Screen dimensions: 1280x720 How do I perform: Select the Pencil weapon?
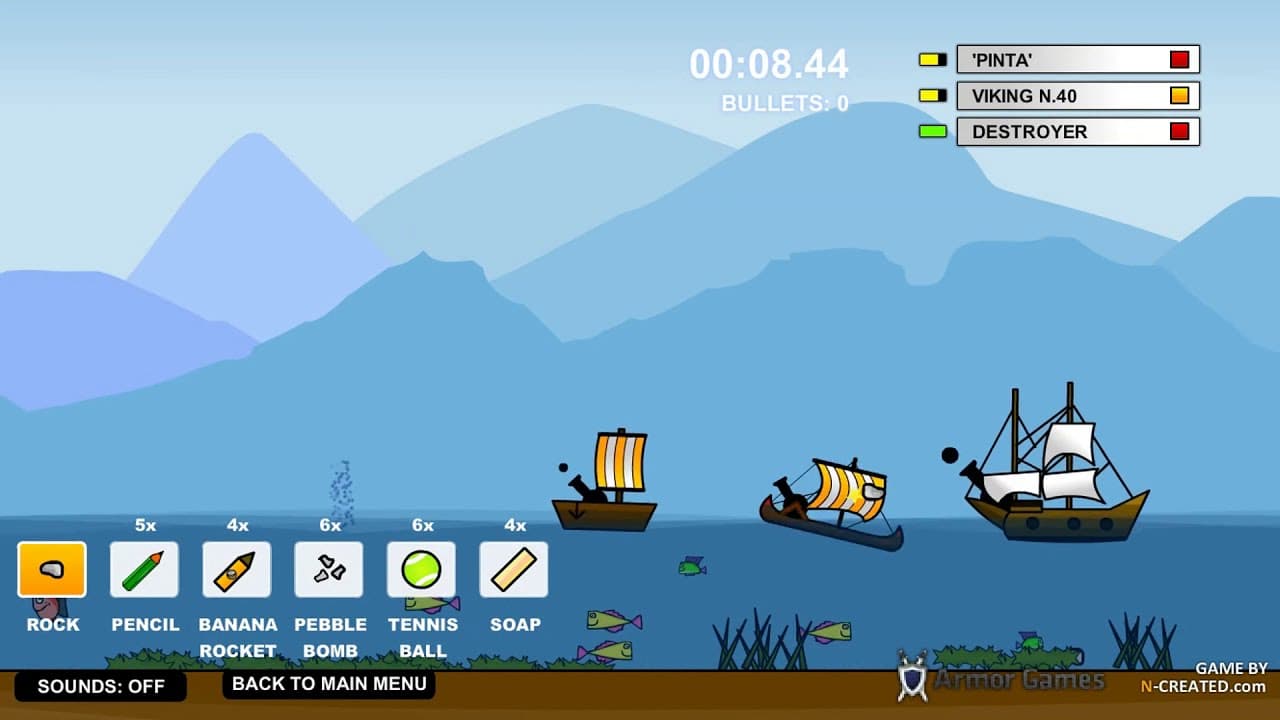(x=144, y=568)
